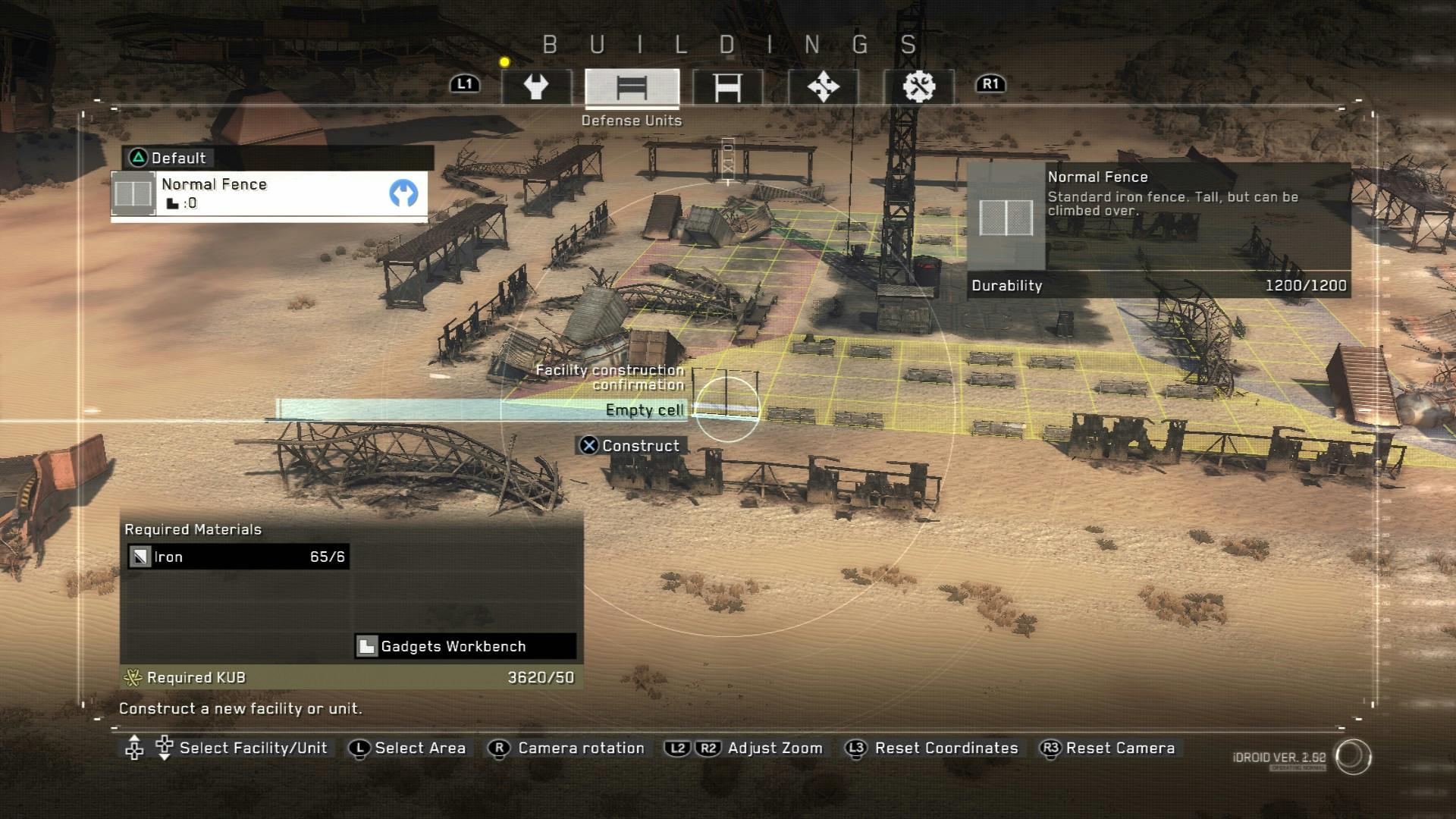This screenshot has height=819, width=1456.
Task: Switch to the four-arrows move tab
Action: (823, 87)
